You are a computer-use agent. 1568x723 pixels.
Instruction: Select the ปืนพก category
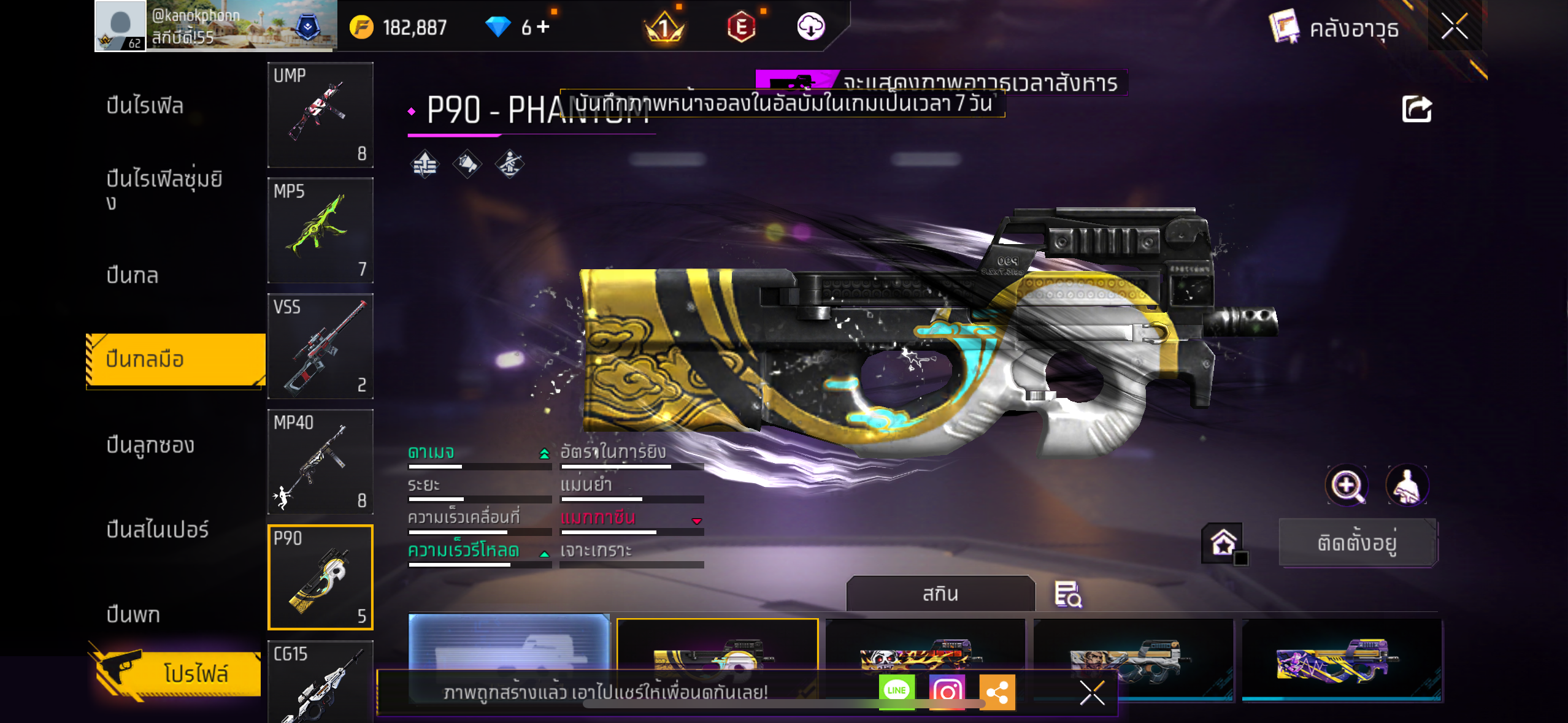coord(133,614)
